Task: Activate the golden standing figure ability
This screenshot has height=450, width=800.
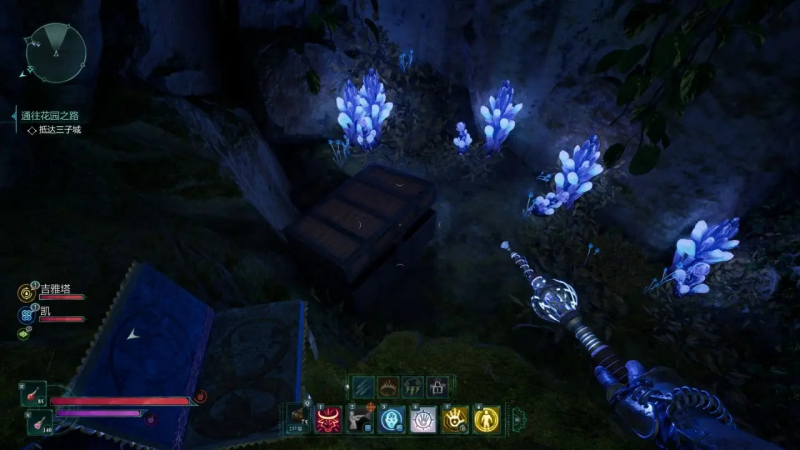Action: click(487, 419)
